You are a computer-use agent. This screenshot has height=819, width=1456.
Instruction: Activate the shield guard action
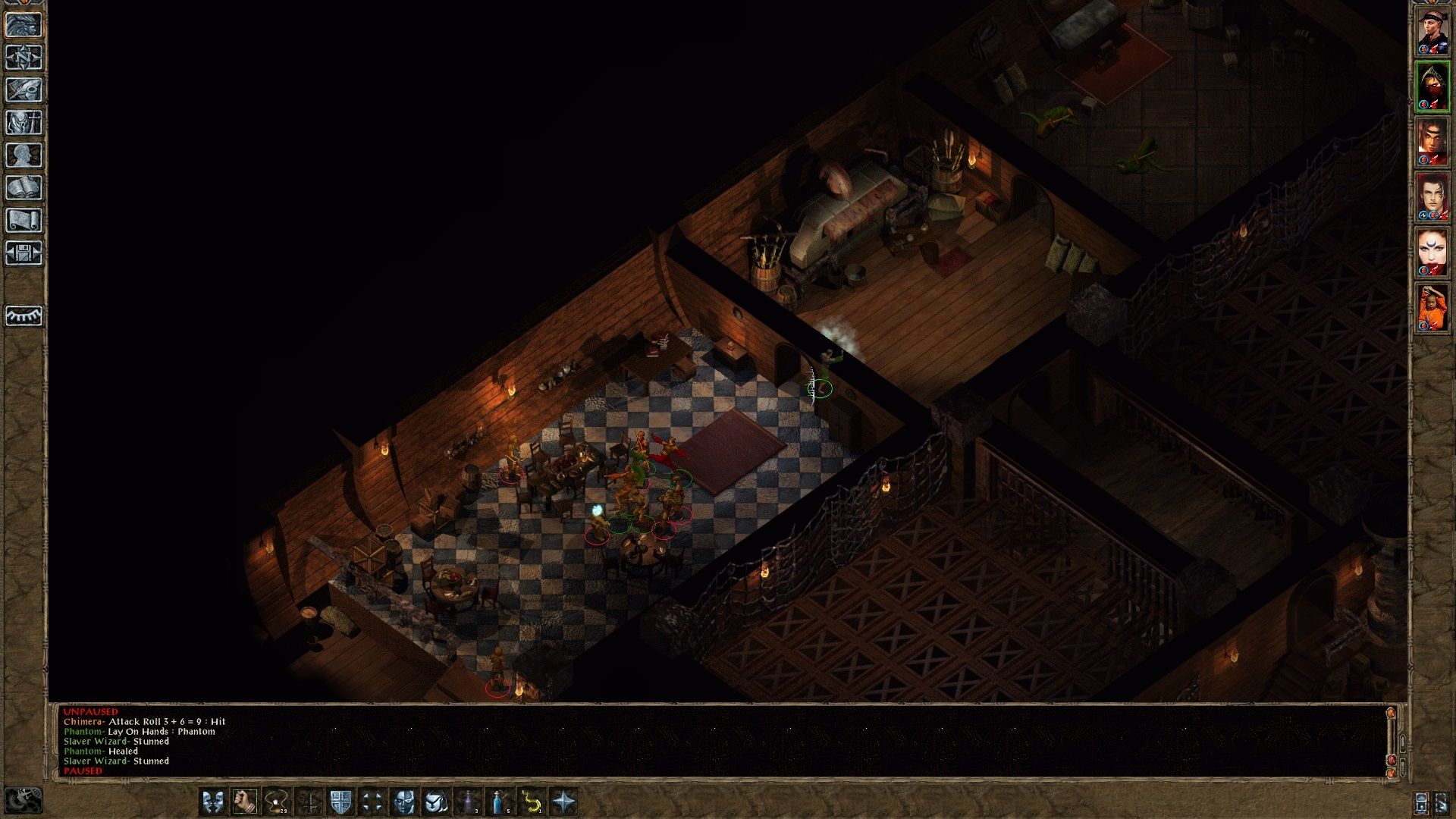(x=341, y=802)
